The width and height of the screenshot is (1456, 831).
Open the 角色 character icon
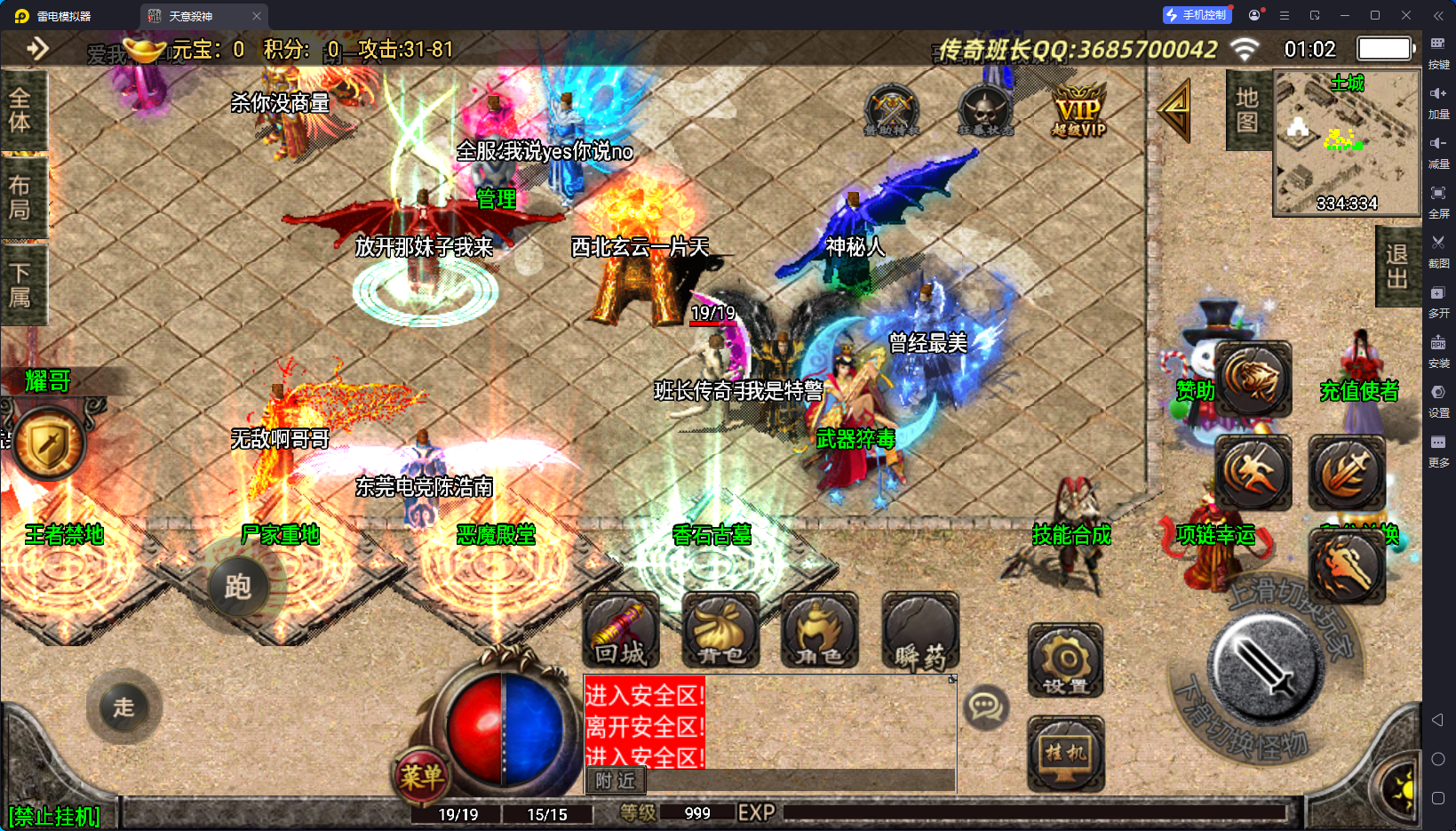point(819,631)
